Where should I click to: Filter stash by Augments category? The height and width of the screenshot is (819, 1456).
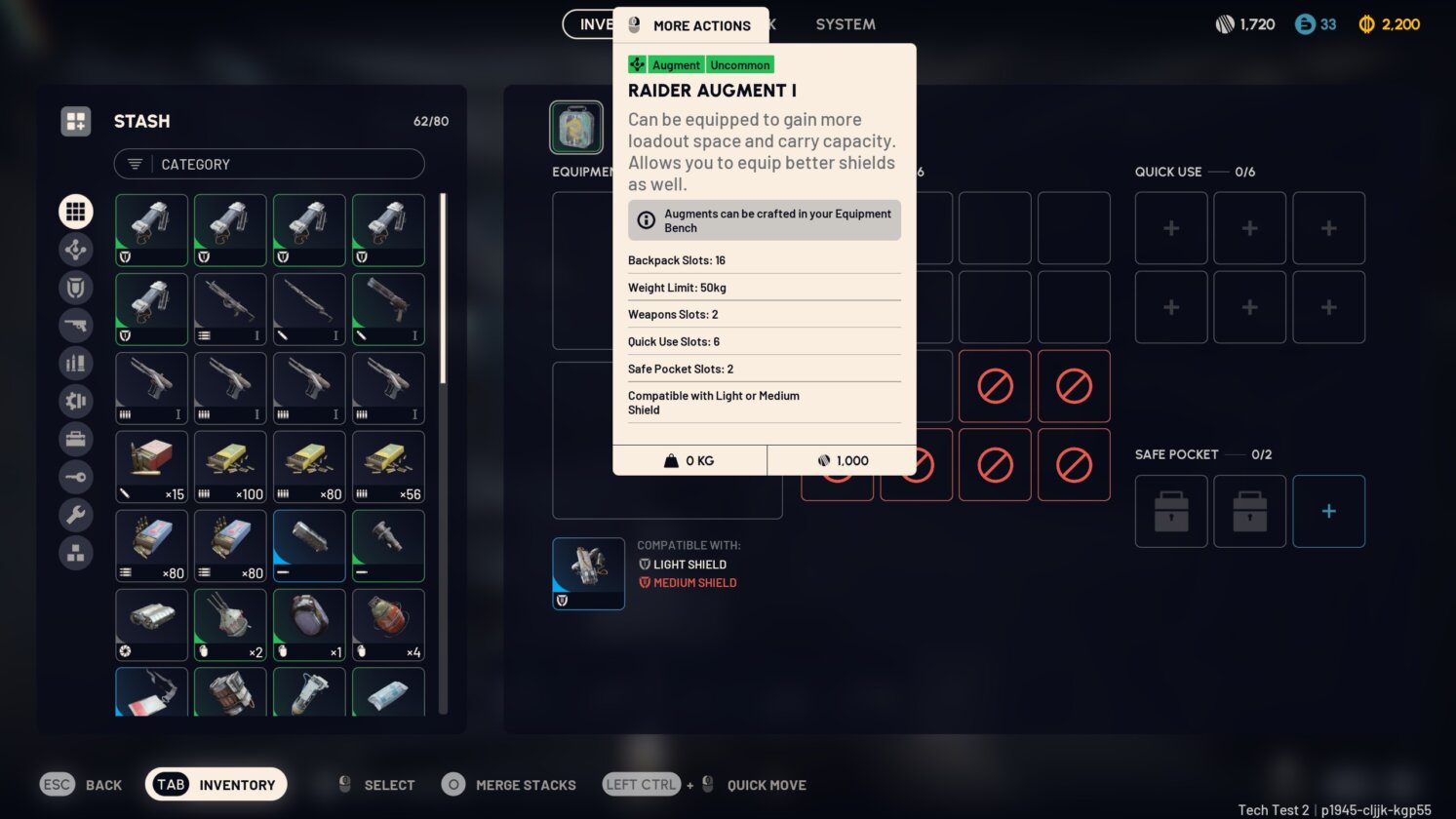point(76,250)
